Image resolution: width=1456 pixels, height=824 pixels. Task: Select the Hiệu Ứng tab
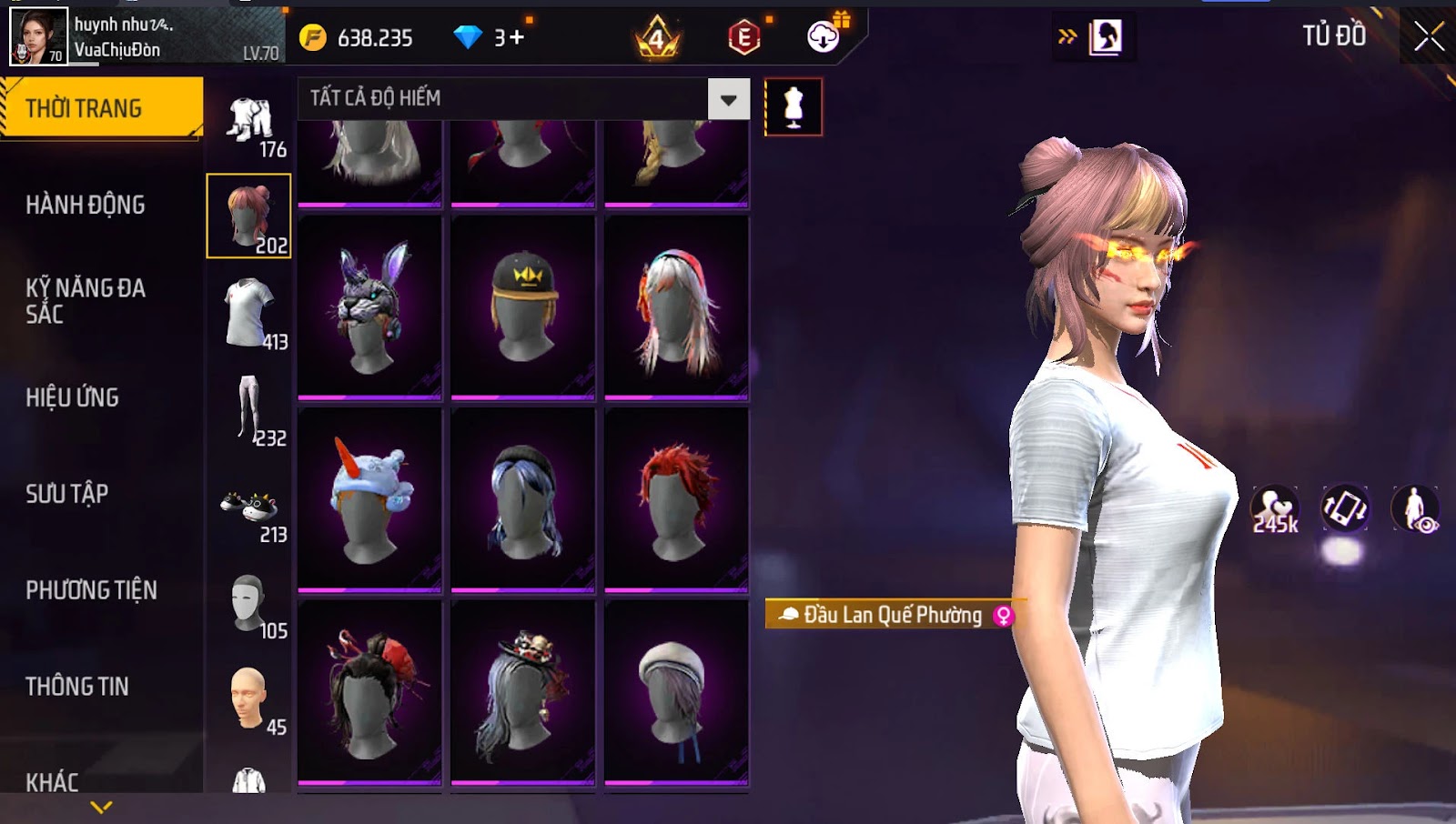(x=73, y=397)
